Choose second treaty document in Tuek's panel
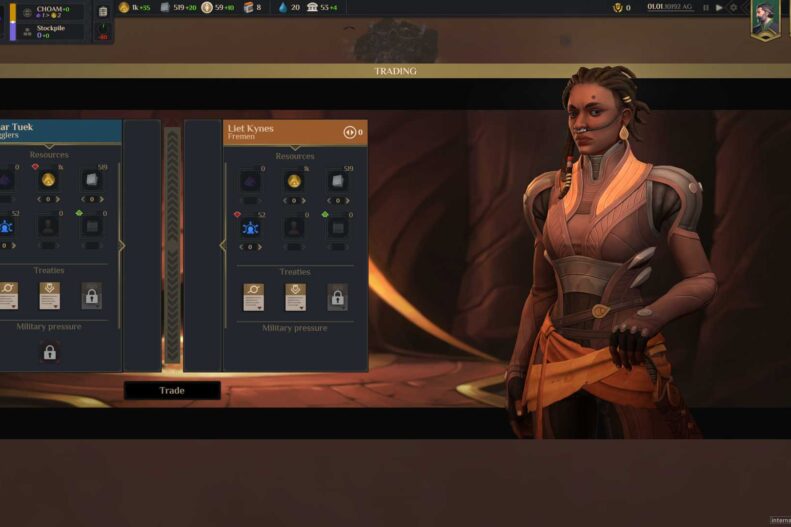Image resolution: width=791 pixels, height=527 pixels. coord(49,295)
